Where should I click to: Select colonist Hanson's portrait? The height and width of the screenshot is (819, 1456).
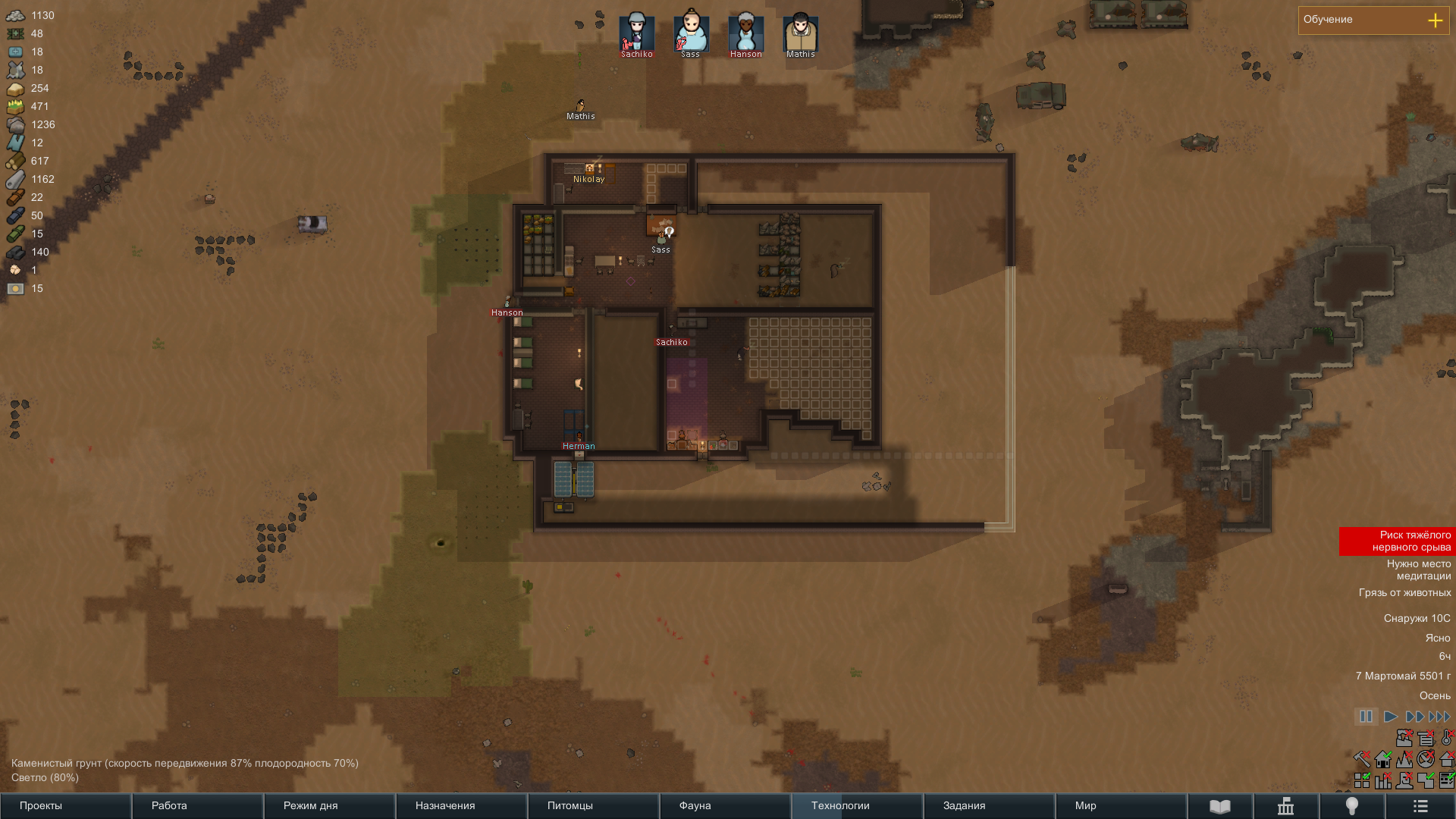746,33
